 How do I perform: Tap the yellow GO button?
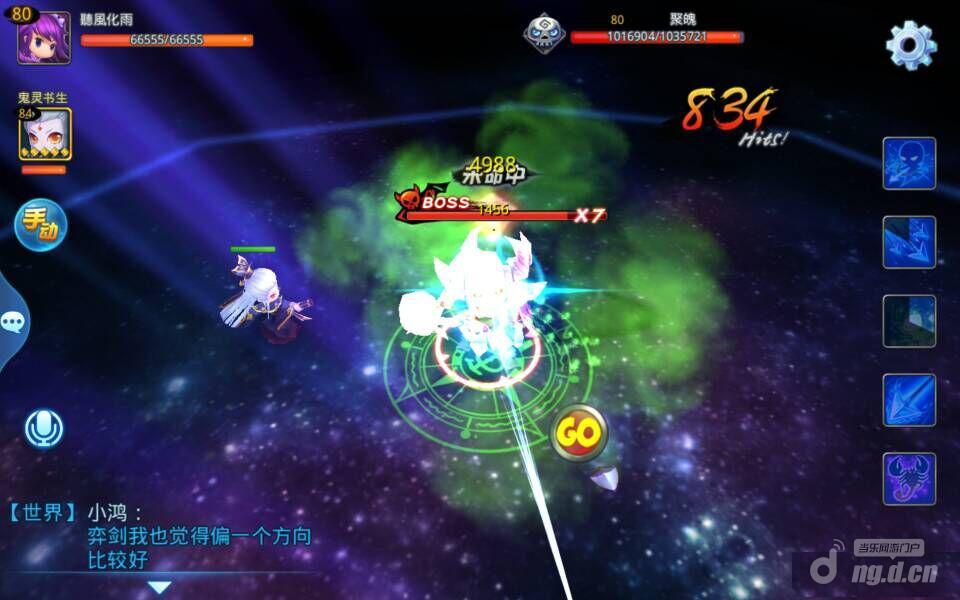pos(579,433)
